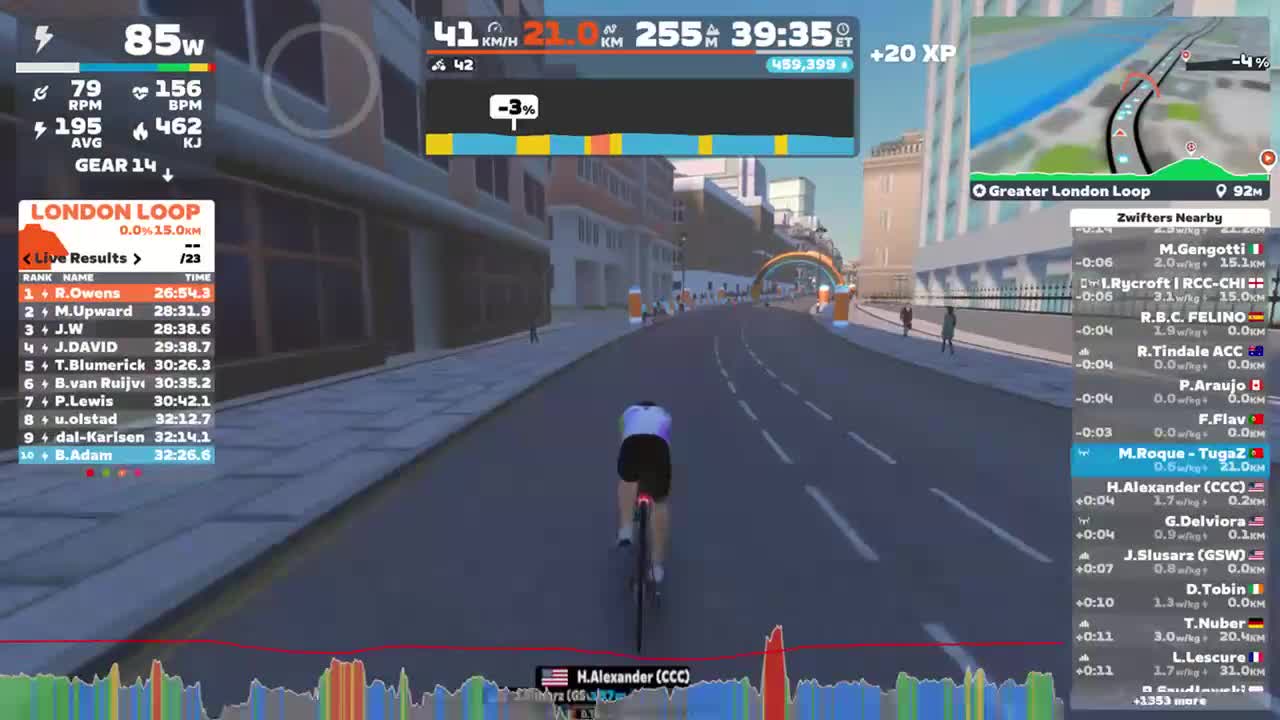Click the small bolt icon beside 195 AVG

click(41, 128)
